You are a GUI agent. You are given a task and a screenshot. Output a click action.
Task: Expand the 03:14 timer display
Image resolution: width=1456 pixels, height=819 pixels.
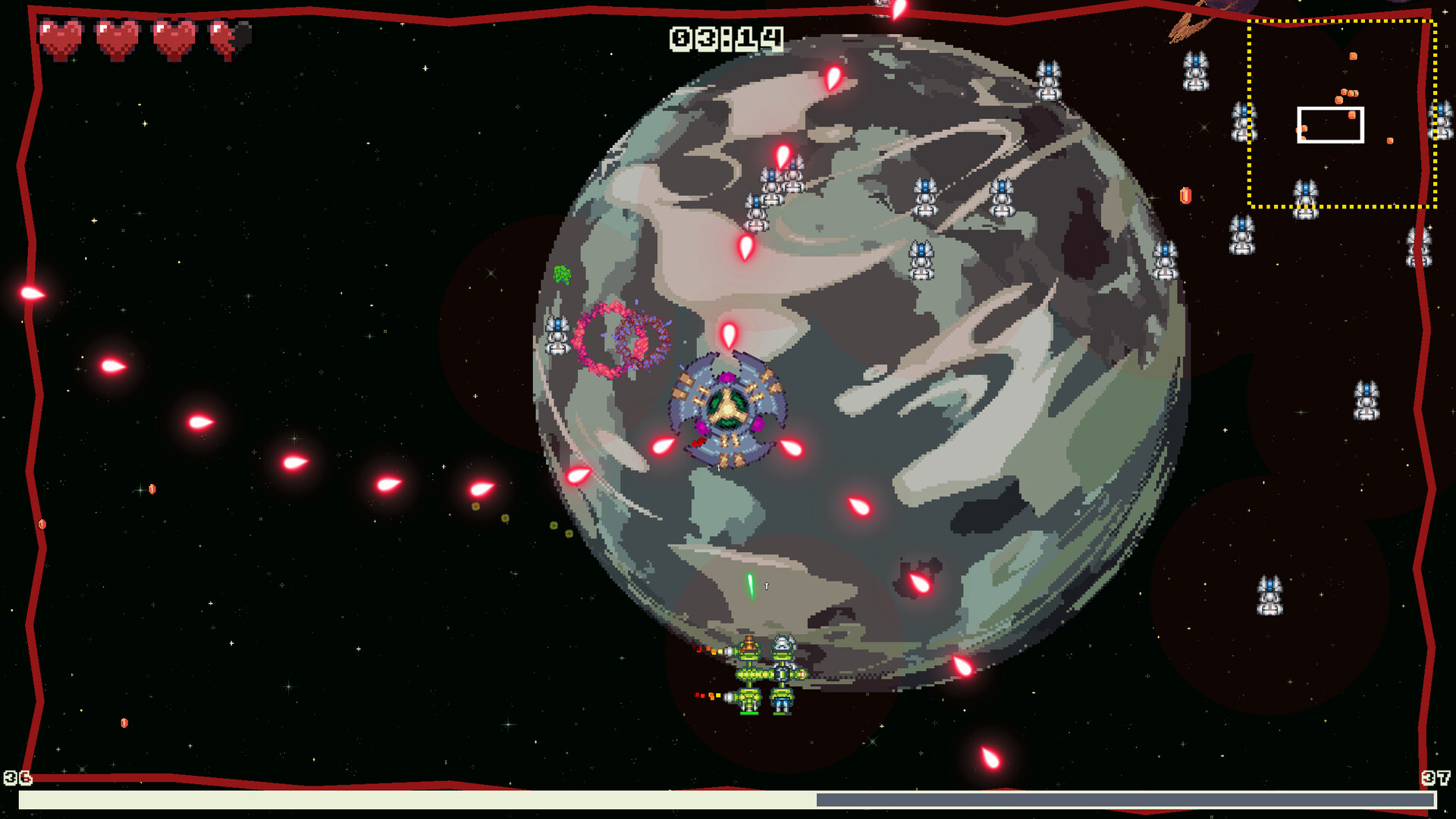click(x=726, y=36)
